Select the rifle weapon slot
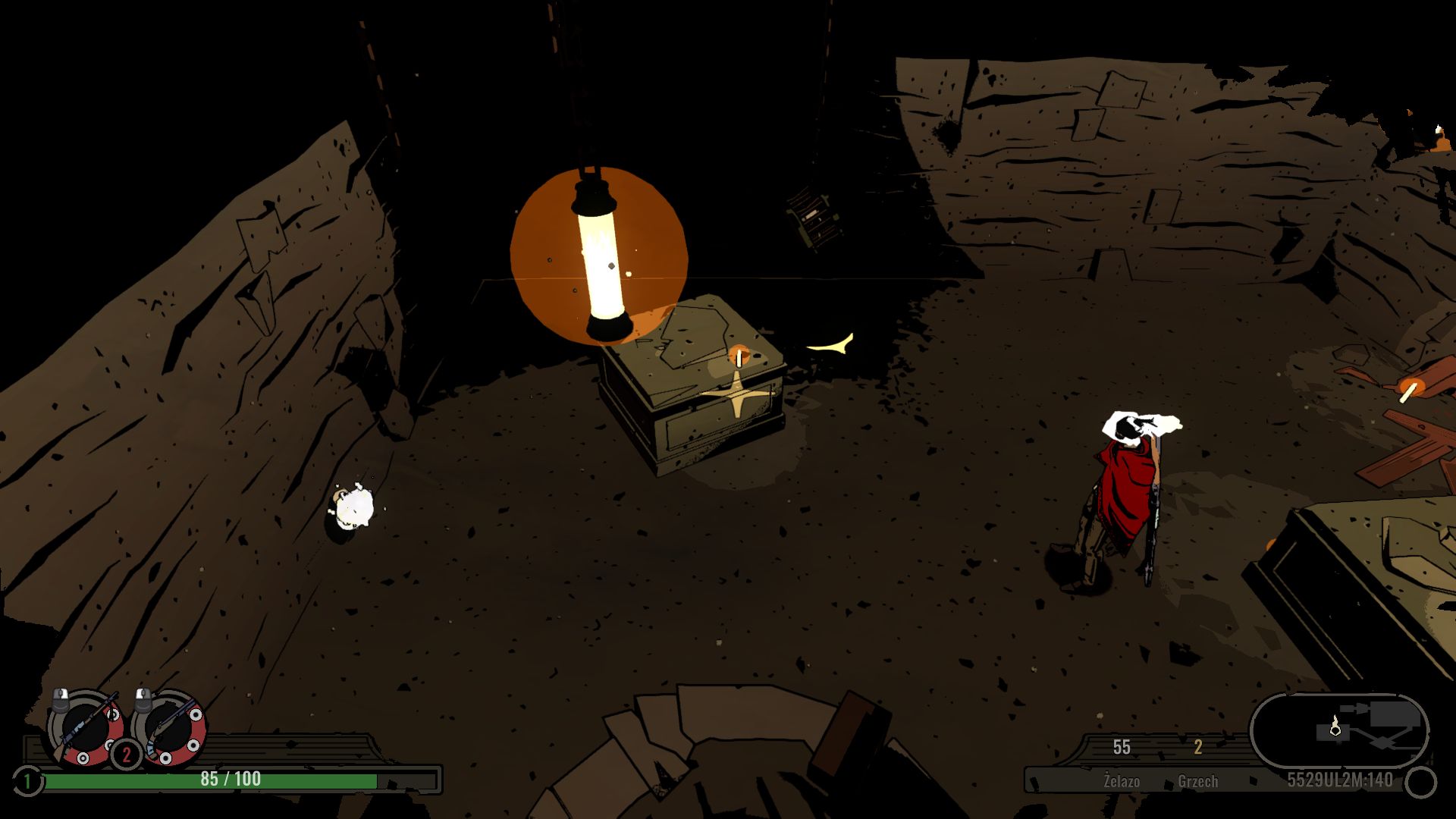Screen dimensions: 1456x819 [x=85, y=728]
